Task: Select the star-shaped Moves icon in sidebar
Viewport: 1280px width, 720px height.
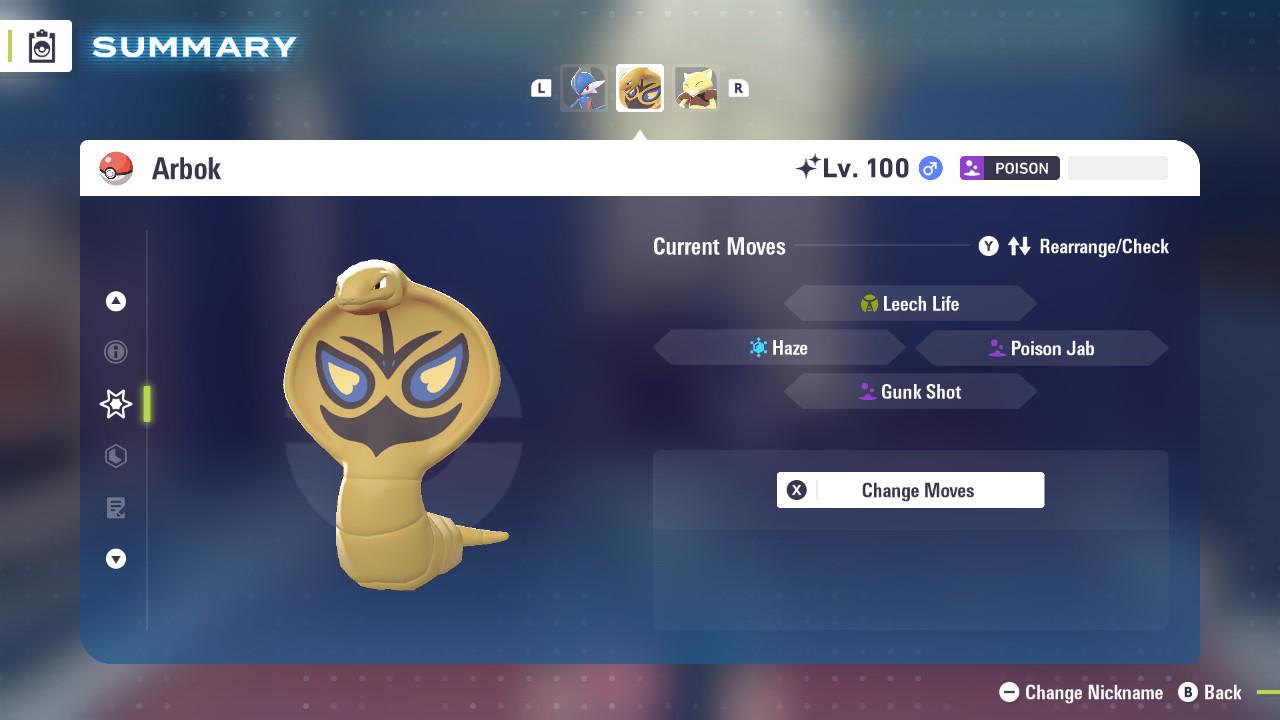Action: pyautogui.click(x=116, y=404)
